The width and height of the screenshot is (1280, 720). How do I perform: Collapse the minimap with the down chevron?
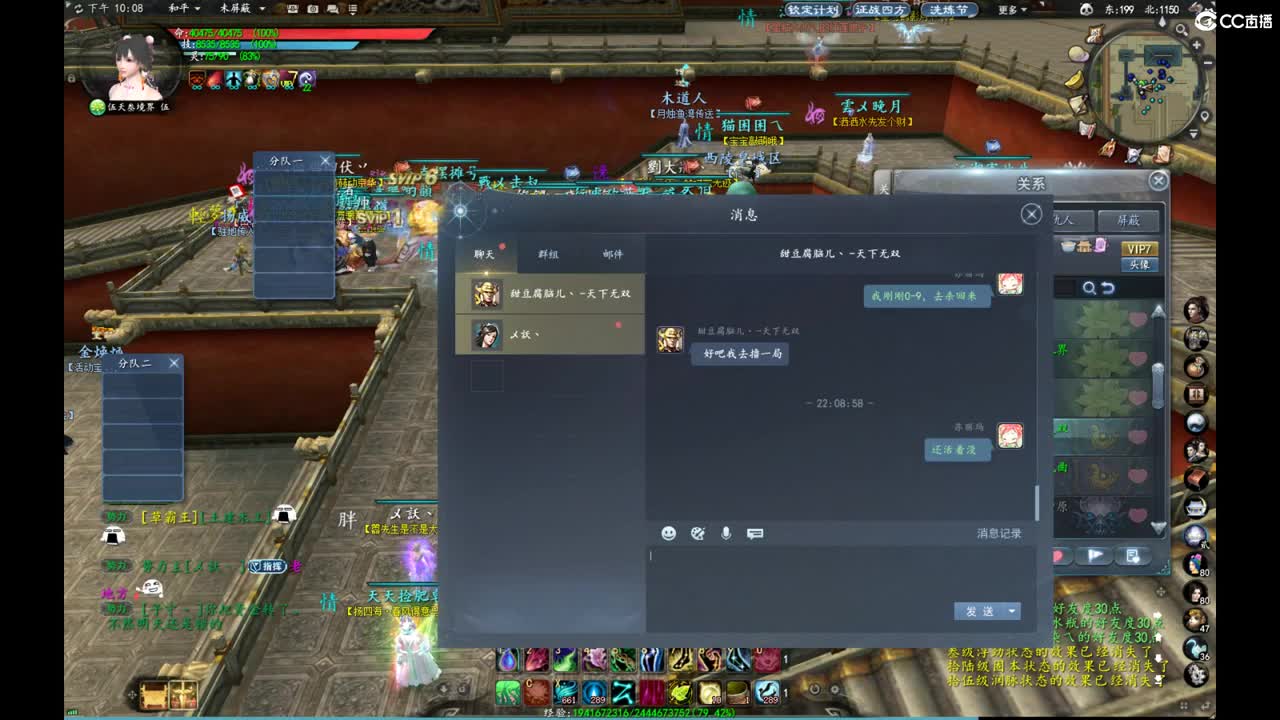[x=1192, y=133]
